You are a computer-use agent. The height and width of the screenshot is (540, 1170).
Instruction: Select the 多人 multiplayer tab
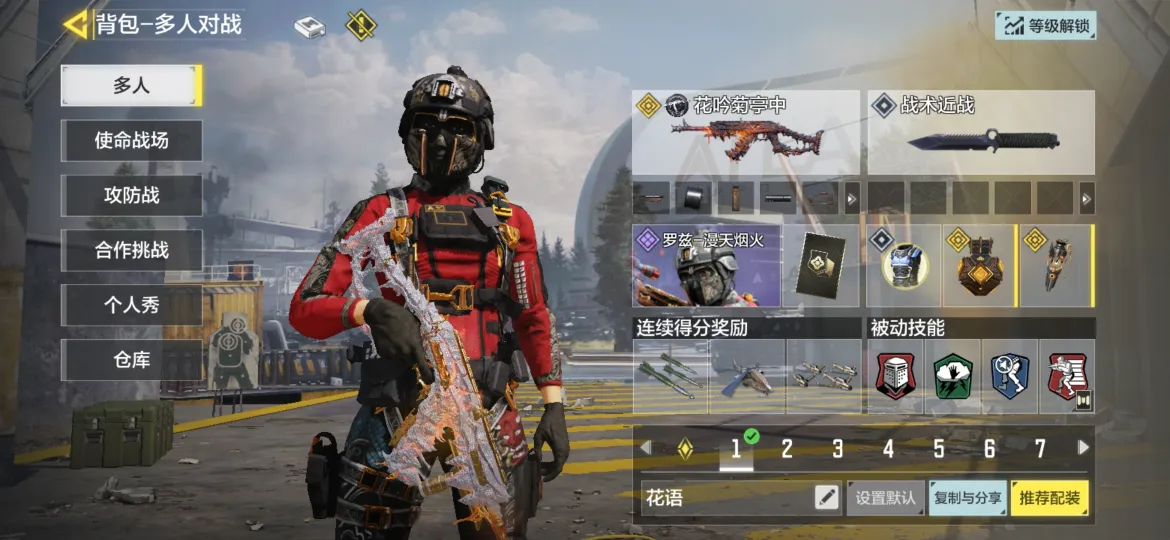[131, 86]
